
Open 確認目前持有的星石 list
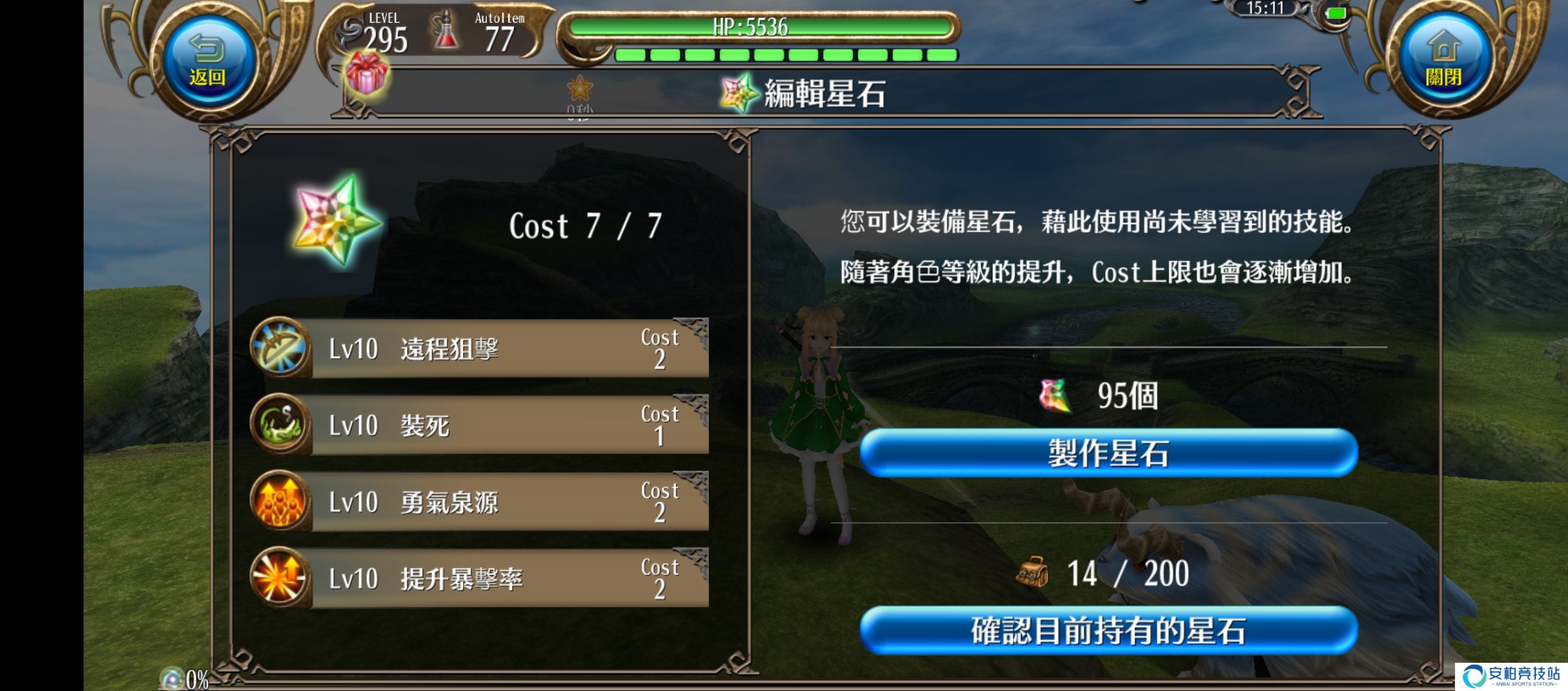[x=1108, y=631]
